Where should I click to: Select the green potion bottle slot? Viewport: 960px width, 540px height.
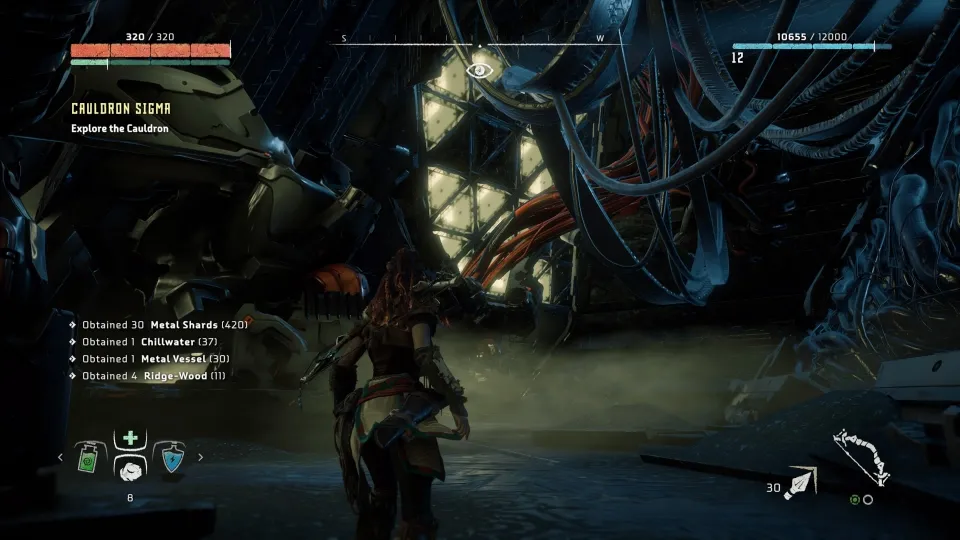coord(87,458)
